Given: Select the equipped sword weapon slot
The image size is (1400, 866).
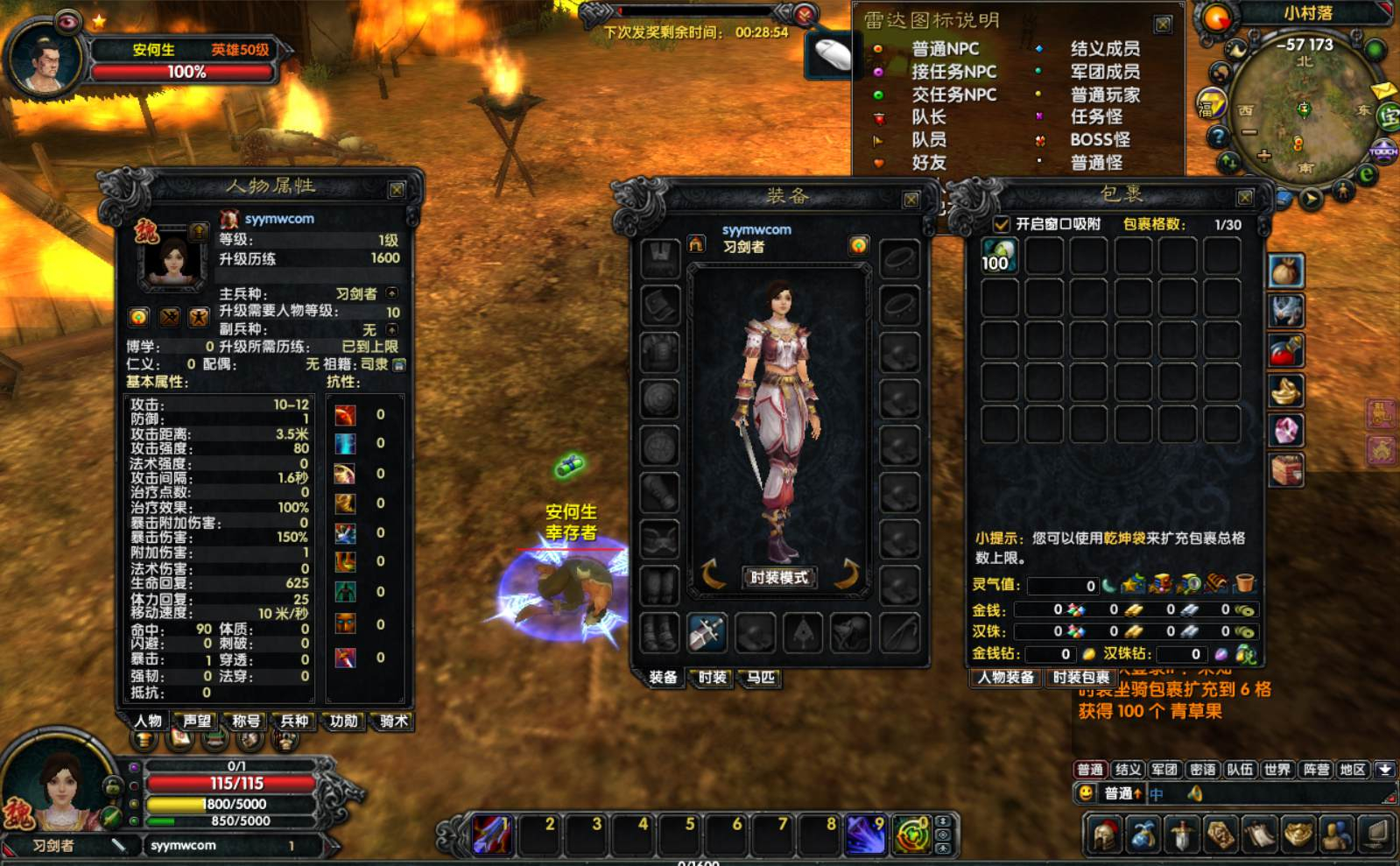Looking at the screenshot, I should click(707, 631).
